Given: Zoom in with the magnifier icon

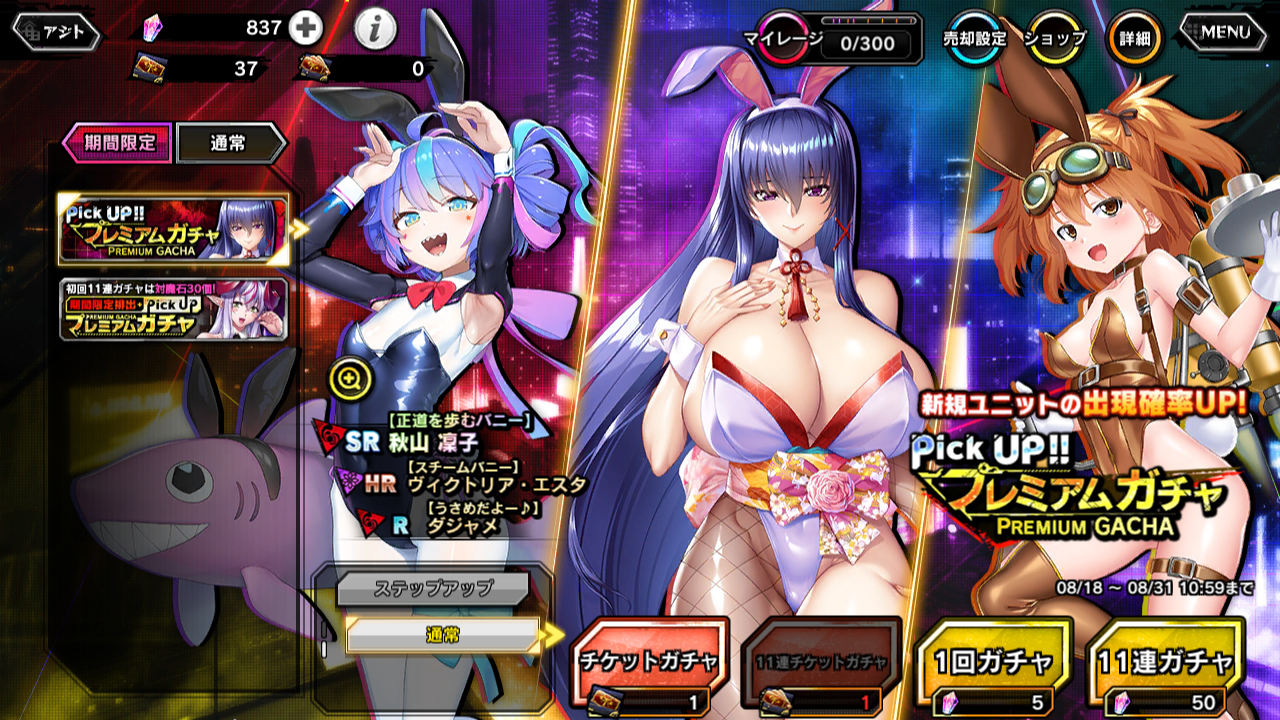Looking at the screenshot, I should point(350,378).
